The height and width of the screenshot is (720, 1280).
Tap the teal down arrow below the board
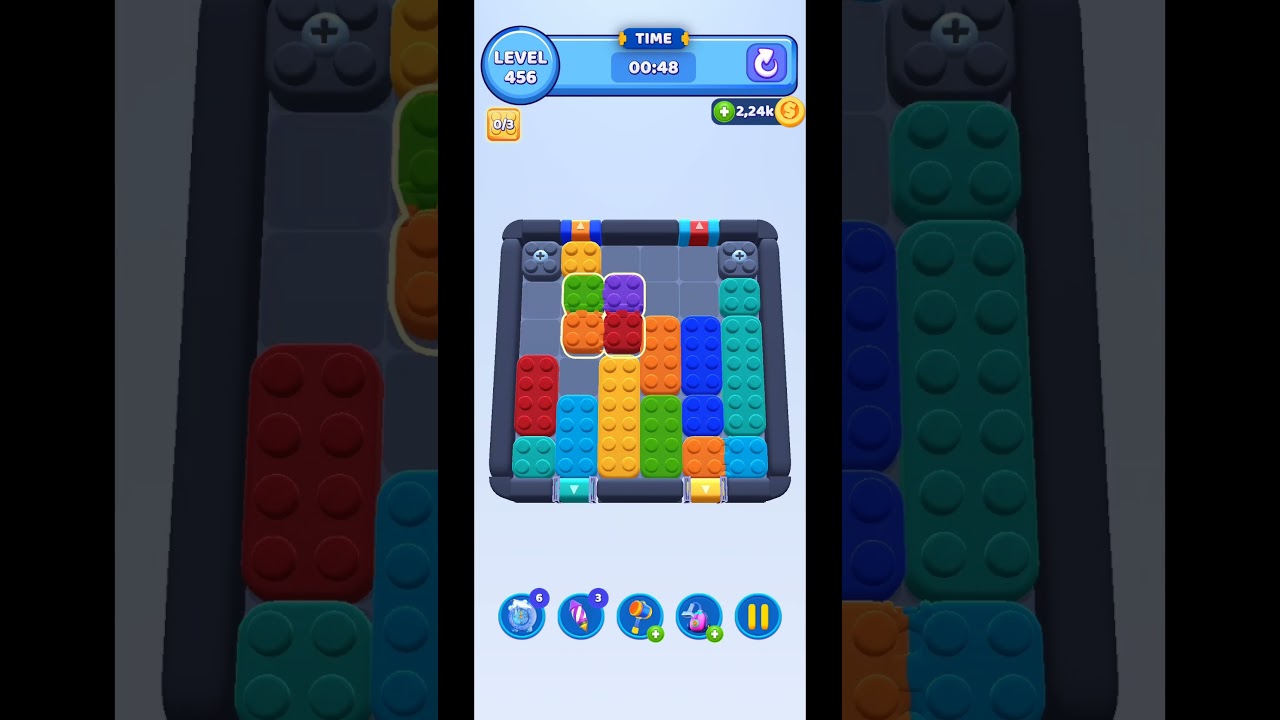(x=573, y=489)
